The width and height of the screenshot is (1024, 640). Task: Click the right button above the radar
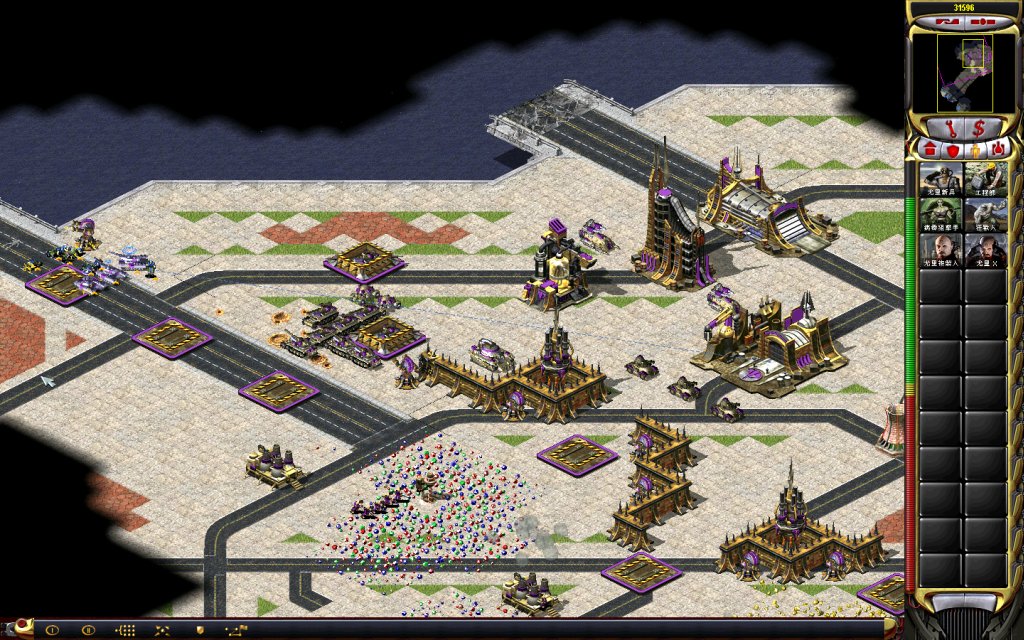pos(981,21)
